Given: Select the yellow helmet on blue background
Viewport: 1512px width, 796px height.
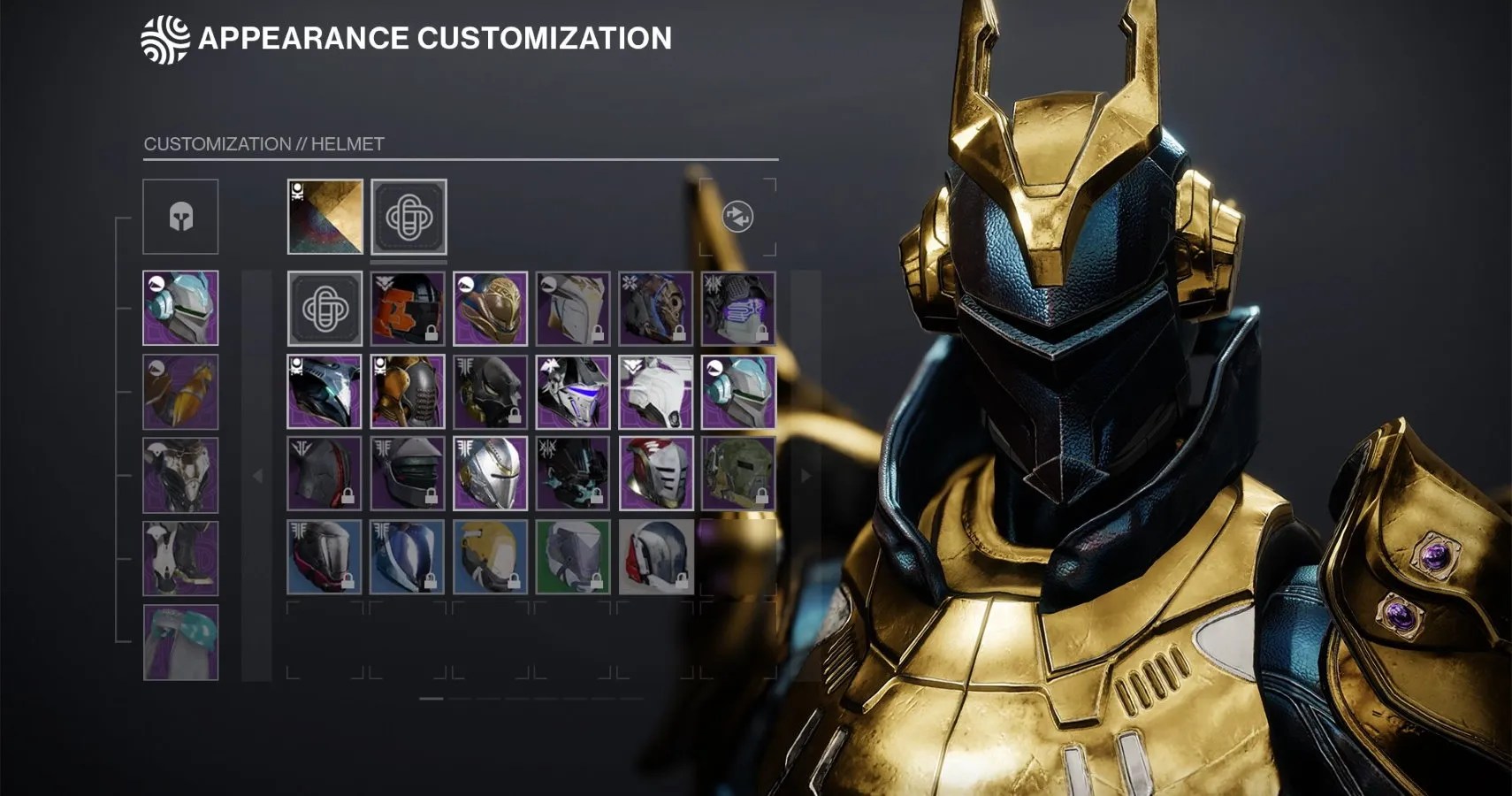Looking at the screenshot, I should 490,556.
